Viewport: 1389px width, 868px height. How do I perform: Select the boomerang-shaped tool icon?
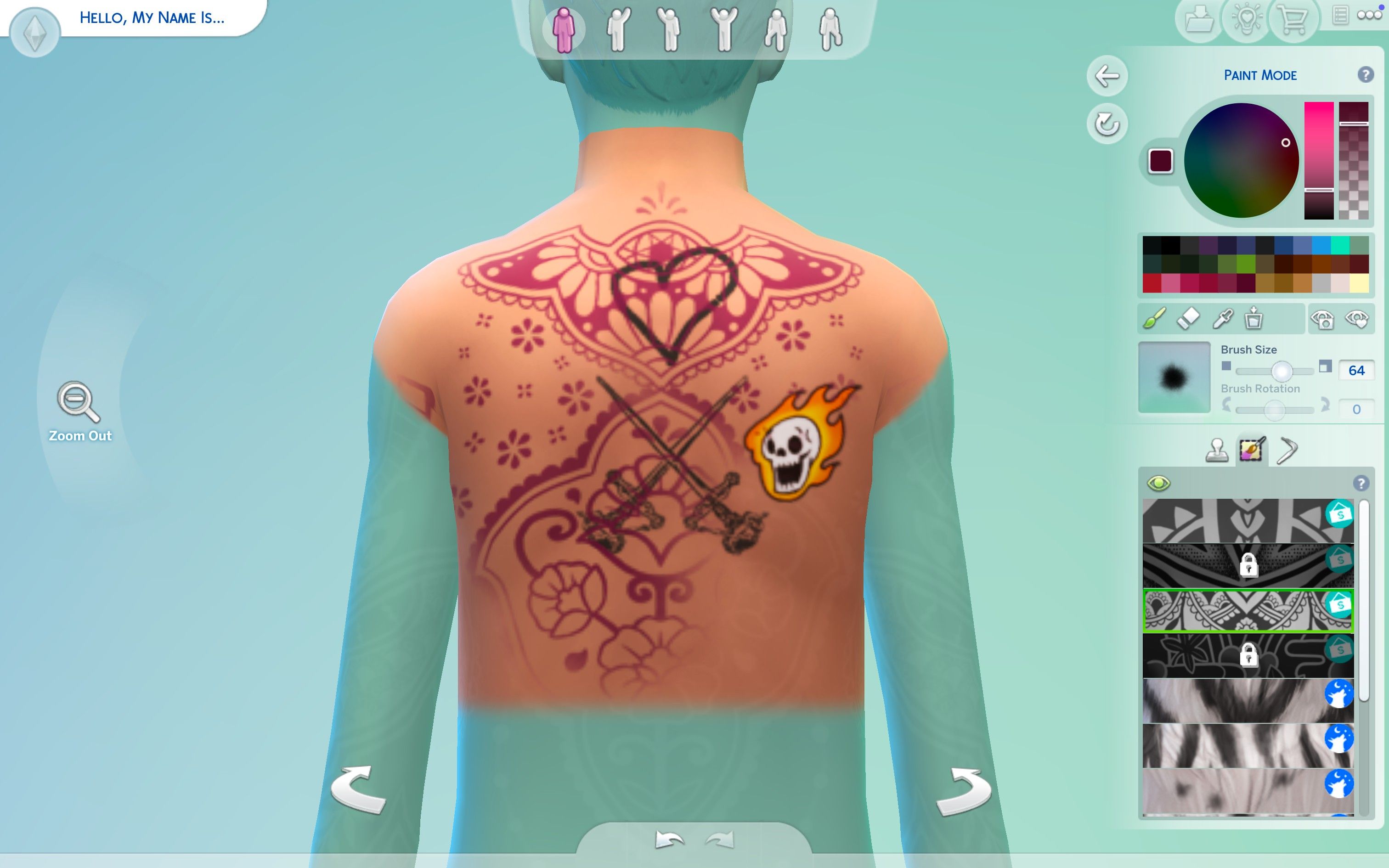[1289, 450]
